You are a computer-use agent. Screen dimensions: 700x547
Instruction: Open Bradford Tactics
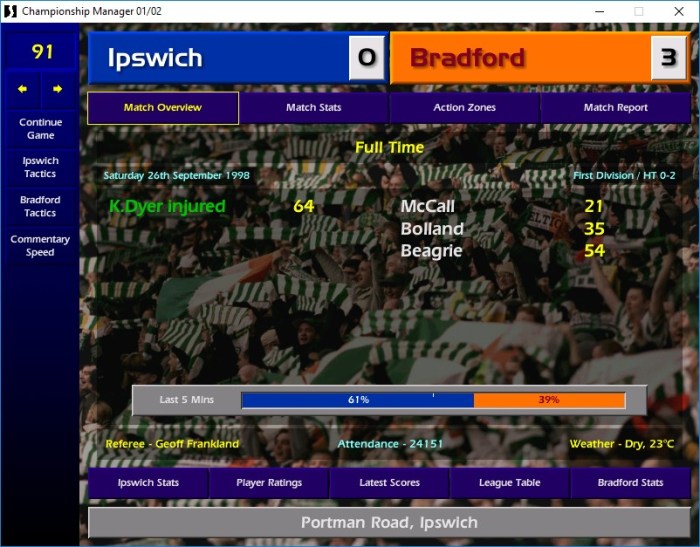pyautogui.click(x=40, y=206)
